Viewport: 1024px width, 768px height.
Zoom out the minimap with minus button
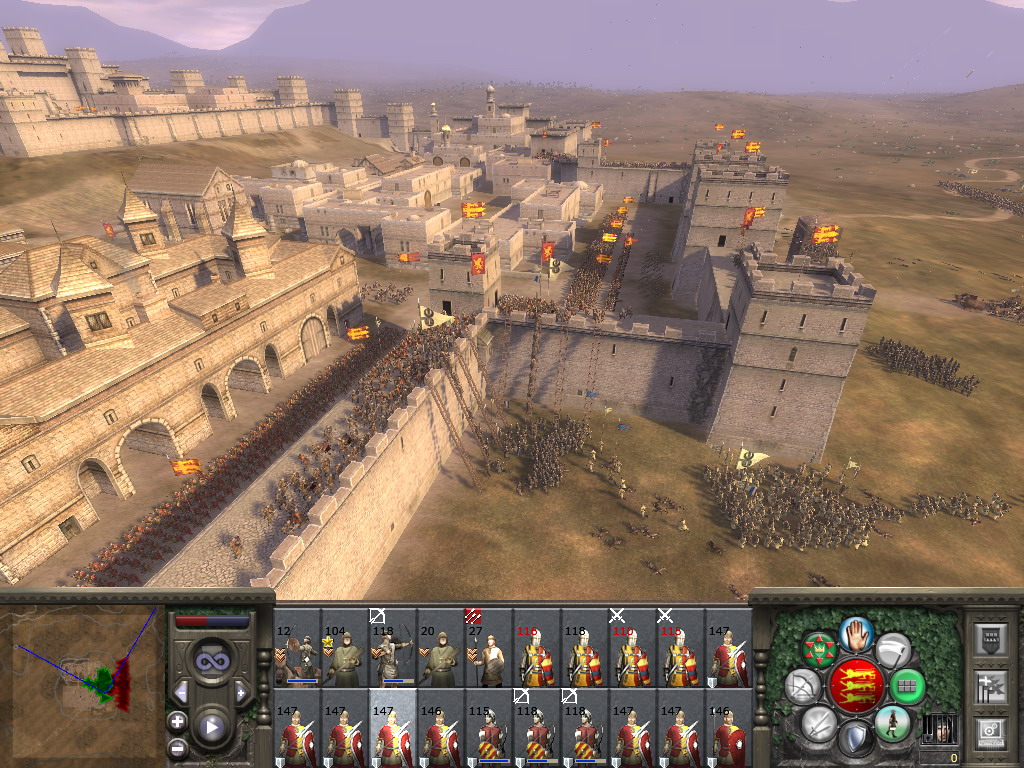tap(178, 747)
